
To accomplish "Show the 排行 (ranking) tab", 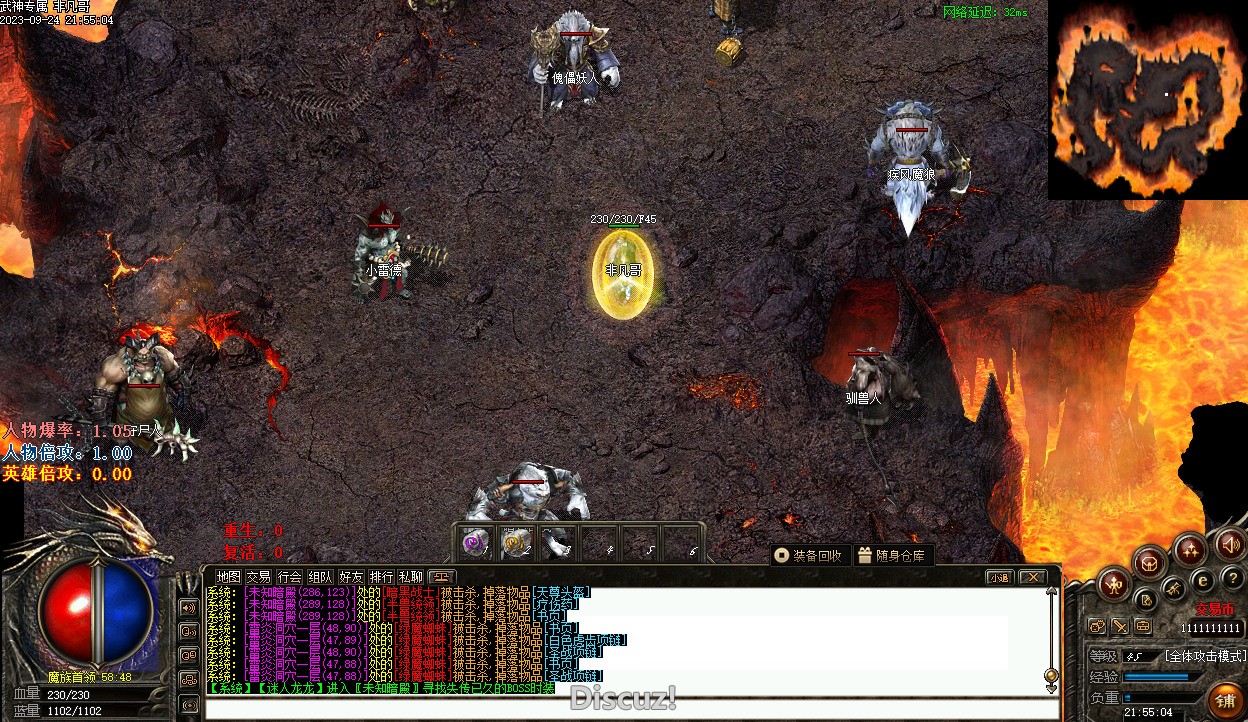I will [x=381, y=577].
